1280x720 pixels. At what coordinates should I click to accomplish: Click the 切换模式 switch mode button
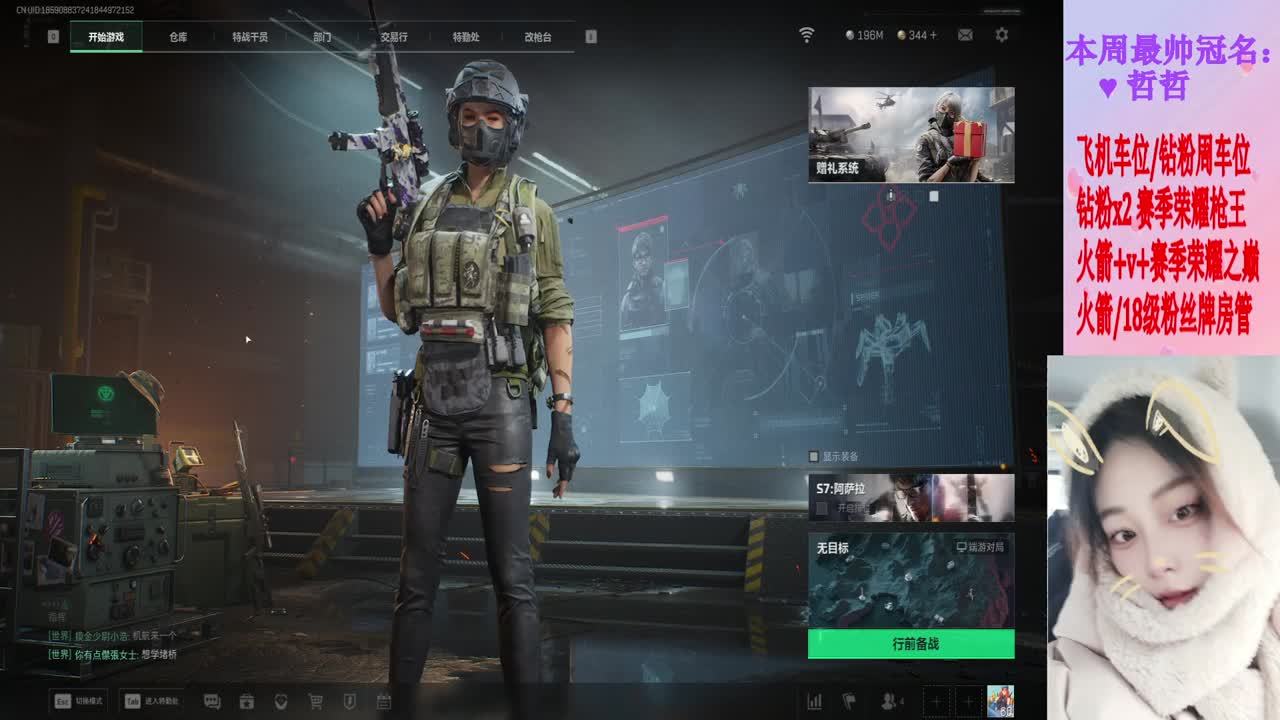(x=80, y=701)
